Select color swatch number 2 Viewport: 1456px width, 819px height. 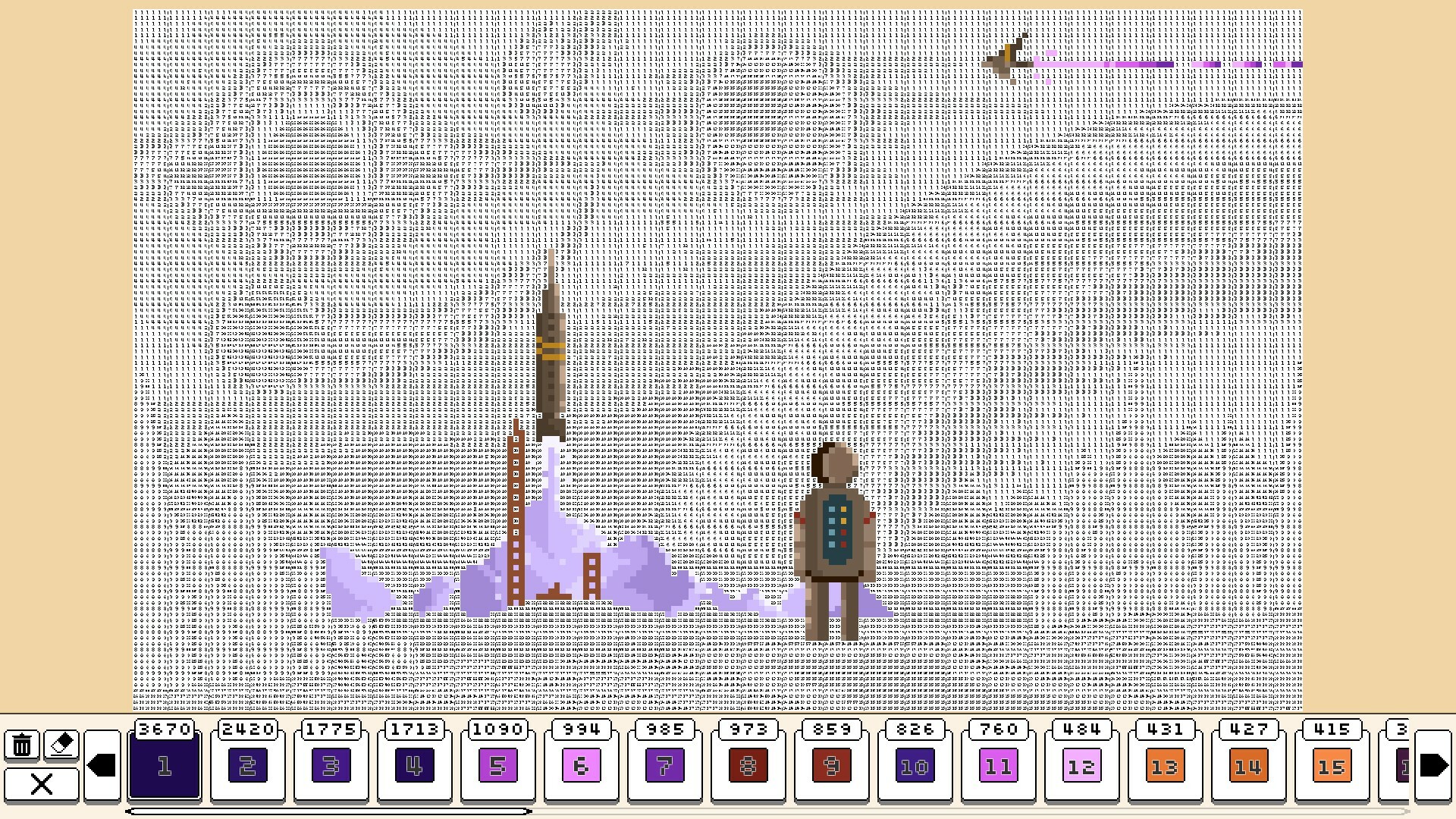247,764
